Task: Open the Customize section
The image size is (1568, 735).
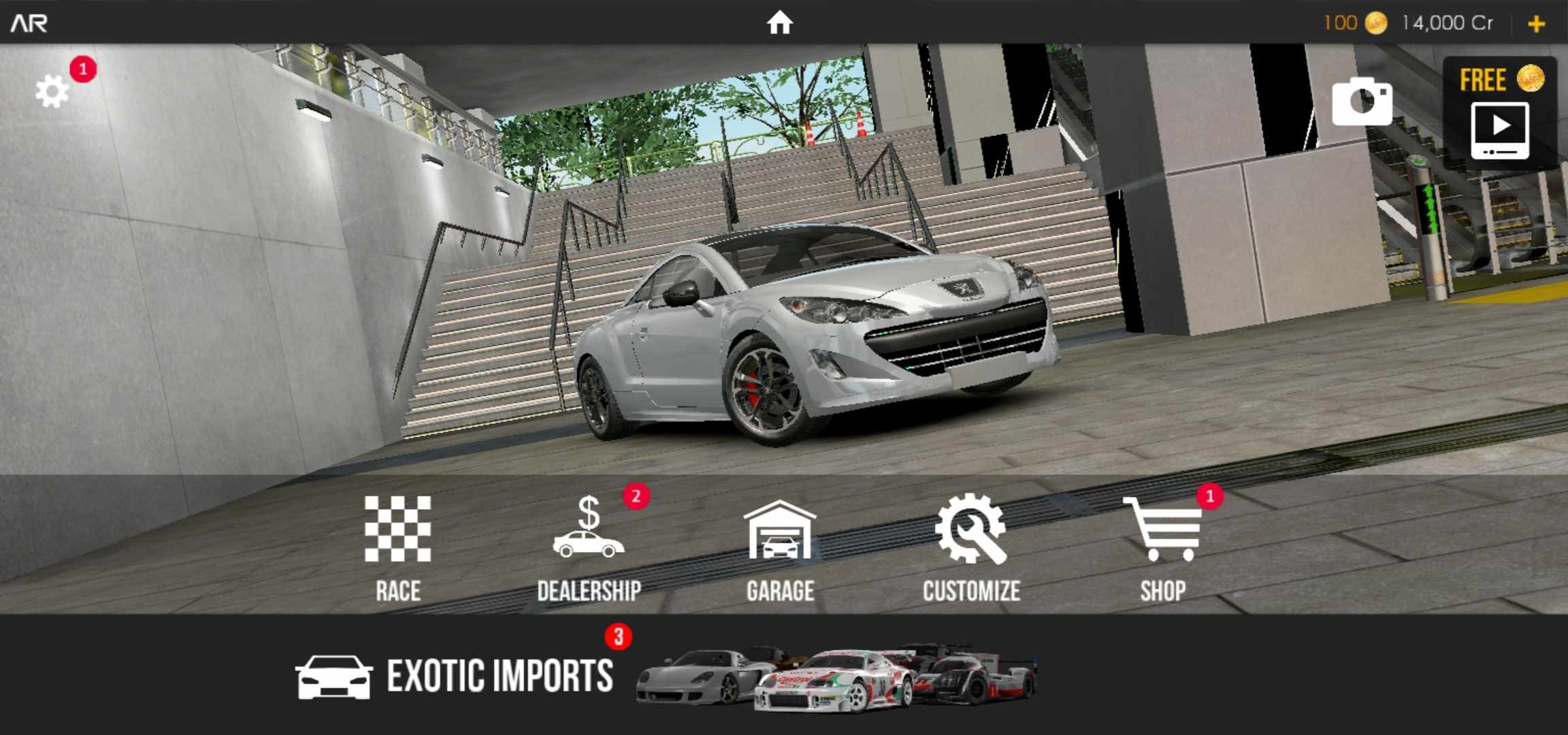Action: tap(971, 546)
